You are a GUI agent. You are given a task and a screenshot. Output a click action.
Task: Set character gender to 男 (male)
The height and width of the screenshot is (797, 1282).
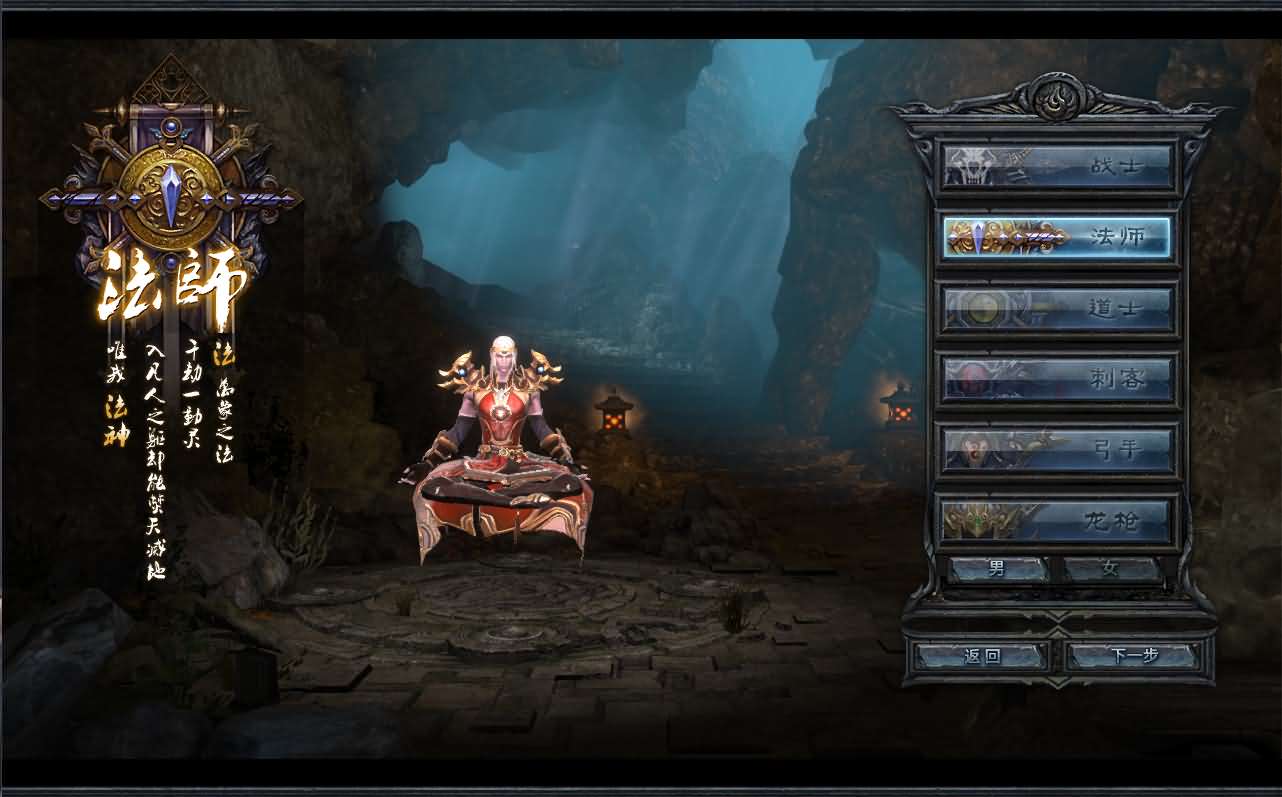997,569
